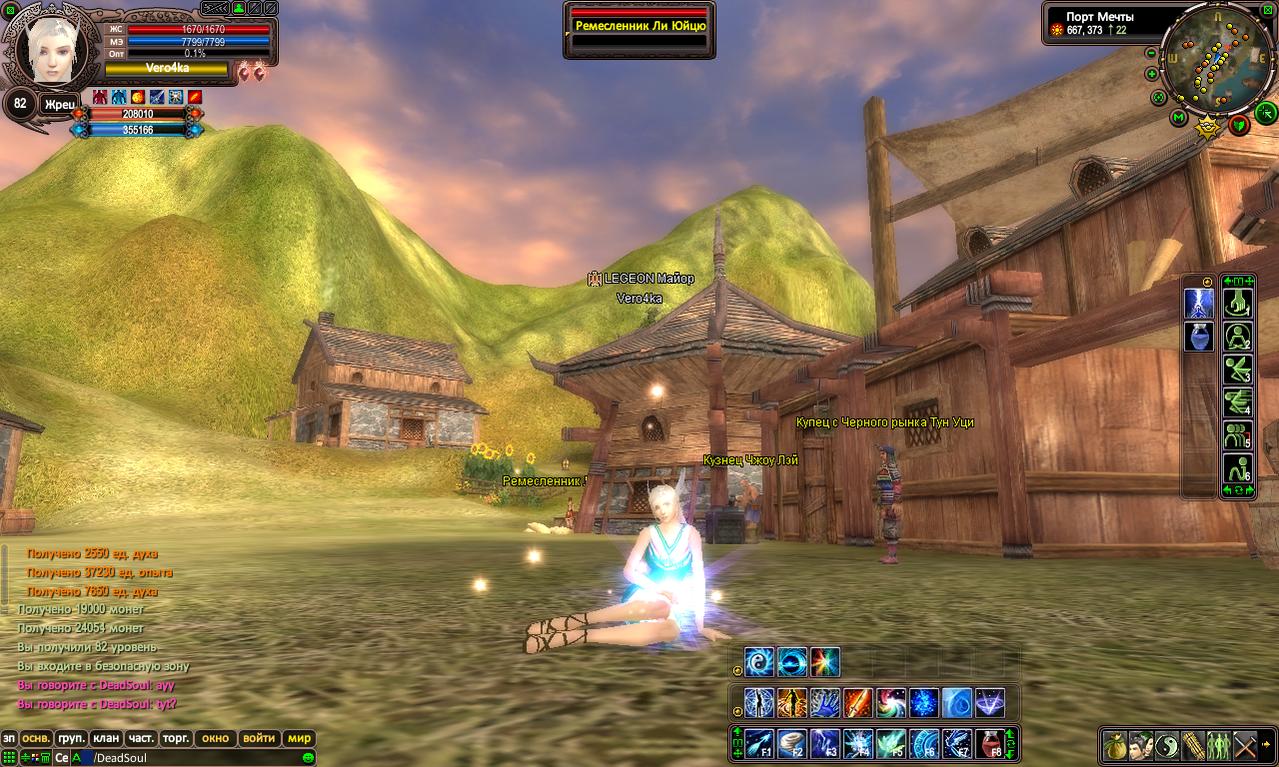This screenshot has height=767, width=1279.
Task: Click the chat input field with /DeadSoul
Action: pyautogui.click(x=200, y=758)
